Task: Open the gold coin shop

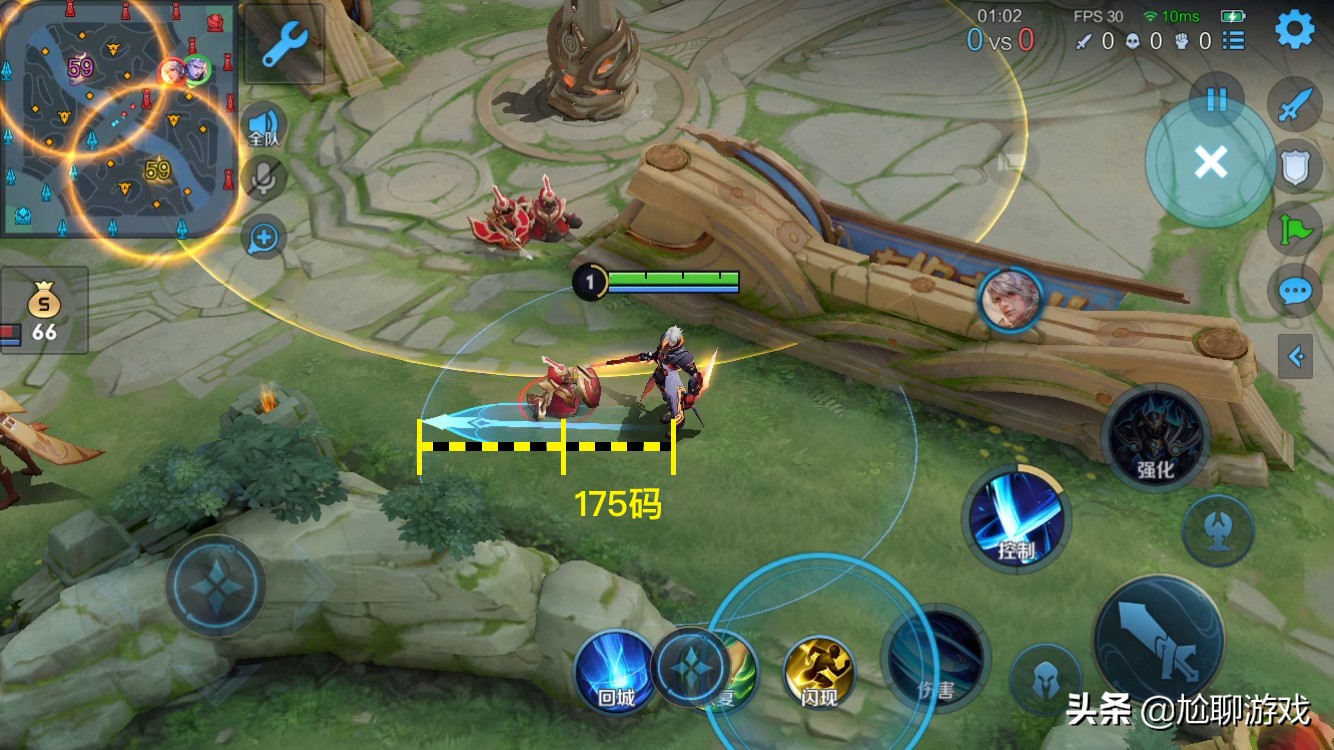Action: (x=44, y=310)
